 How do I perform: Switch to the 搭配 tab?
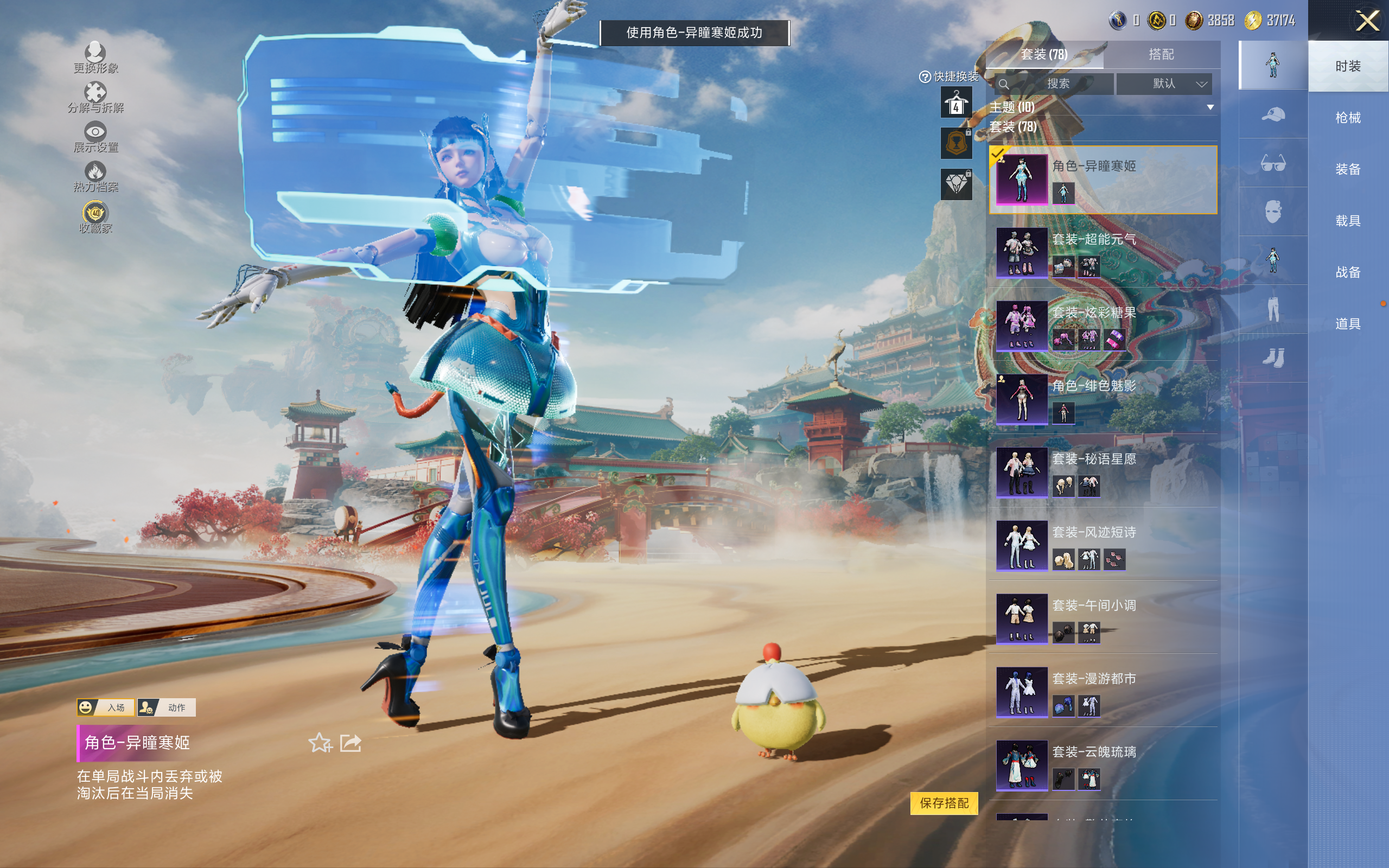[x=1161, y=55]
